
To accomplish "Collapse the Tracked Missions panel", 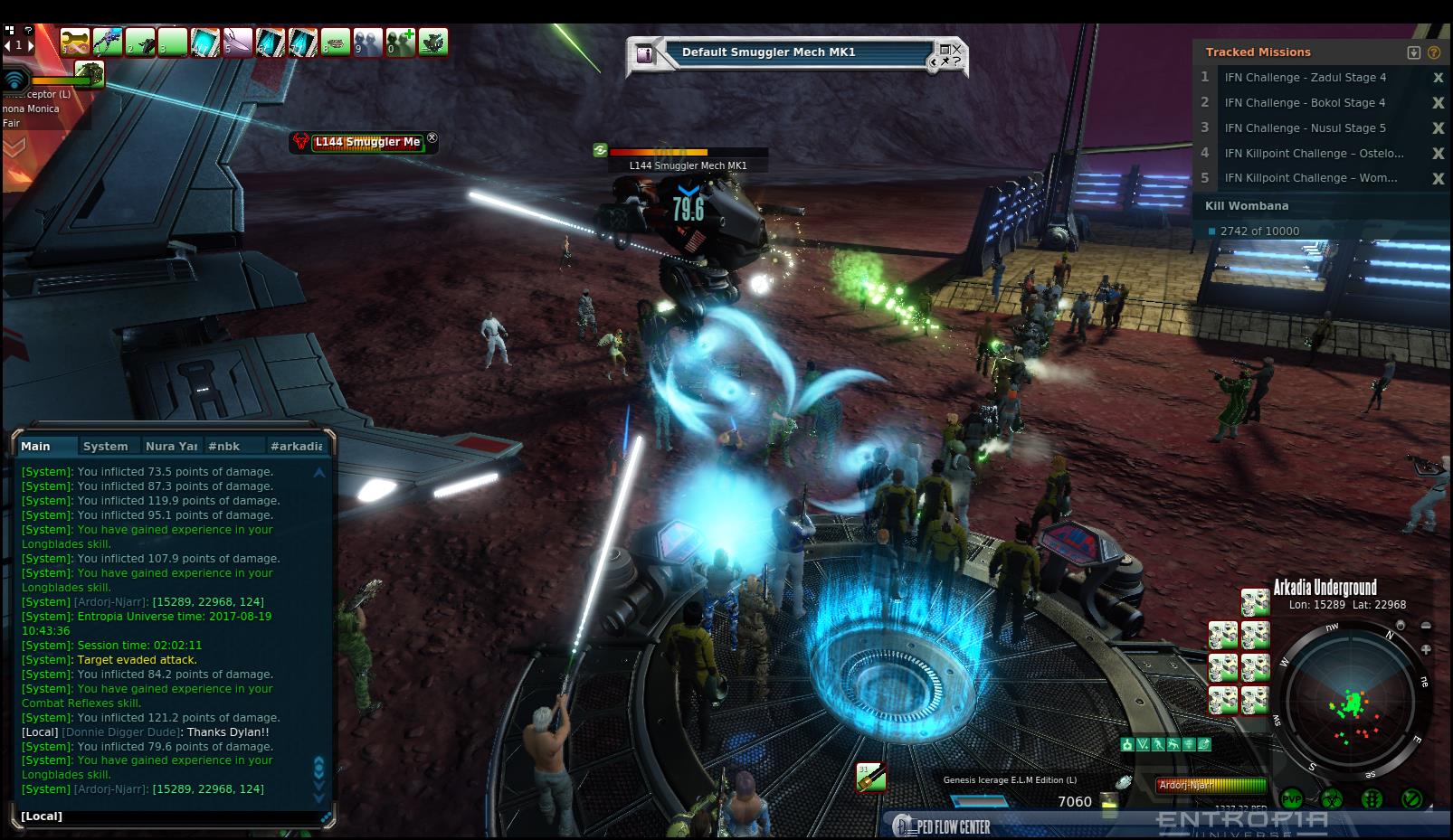I will pos(1414,52).
